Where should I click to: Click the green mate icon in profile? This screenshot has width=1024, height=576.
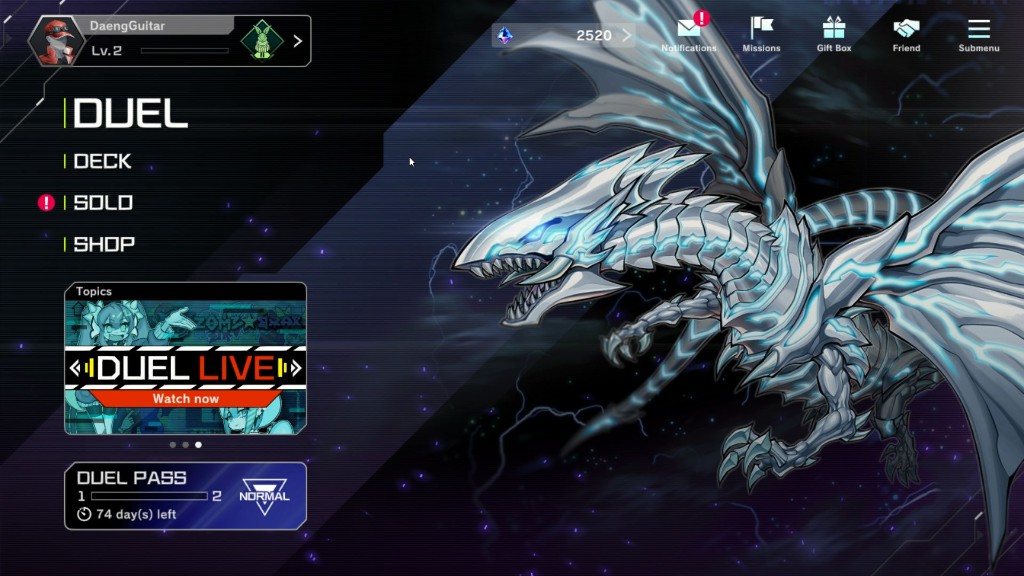pos(261,41)
